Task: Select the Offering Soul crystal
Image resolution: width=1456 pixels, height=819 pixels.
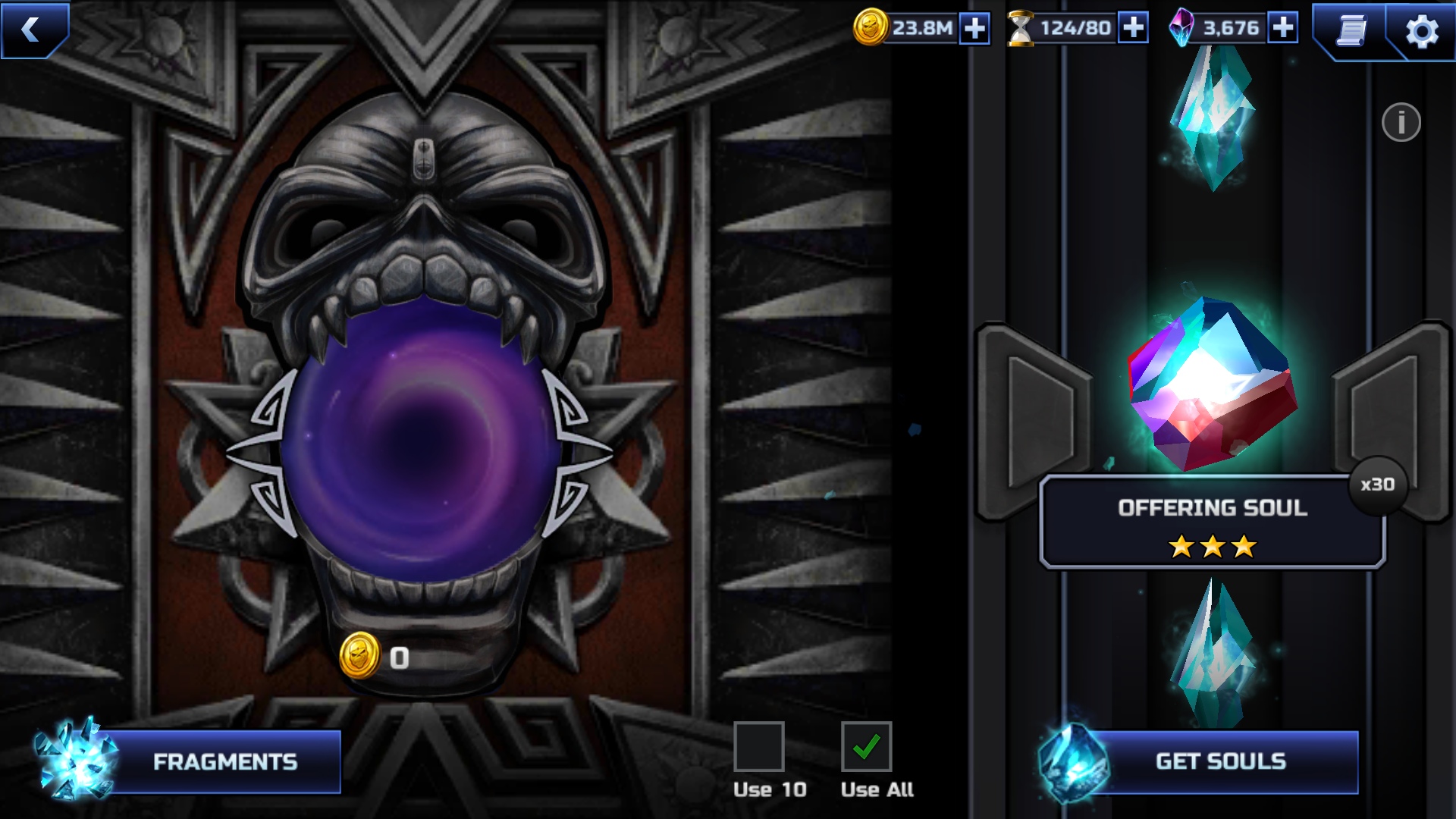Action: click(1212, 383)
